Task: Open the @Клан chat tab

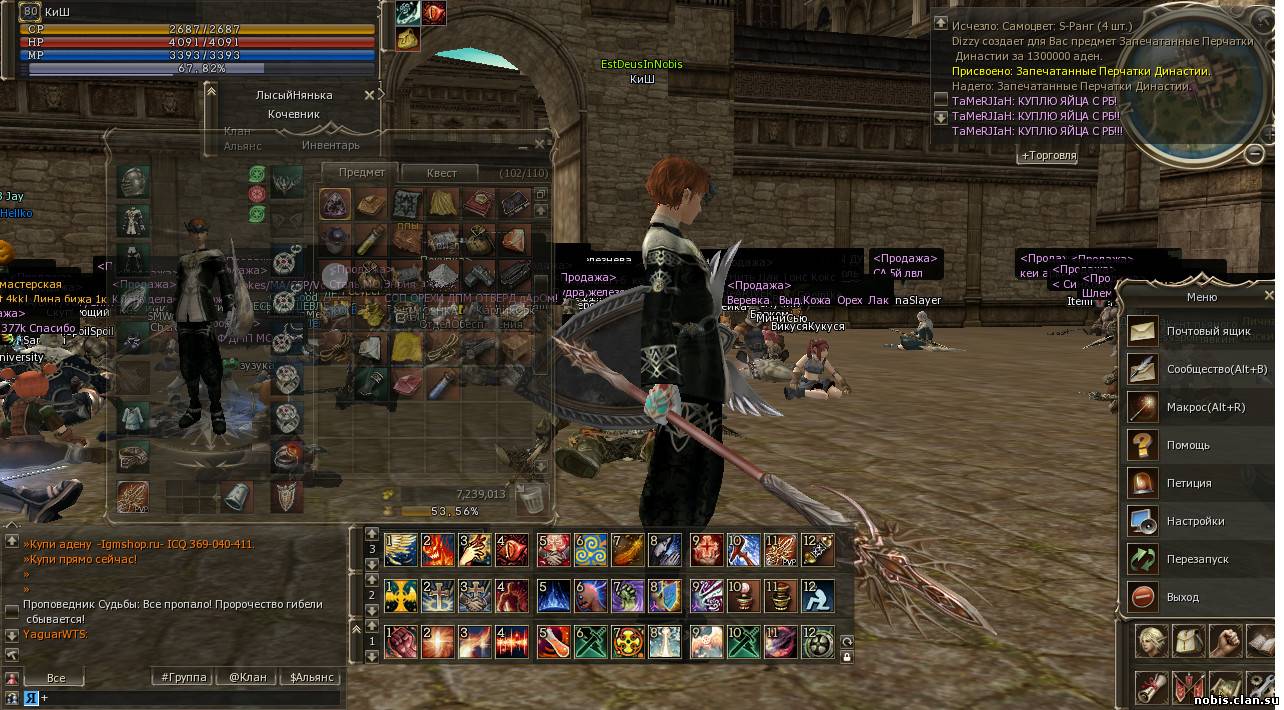Action: 247,677
